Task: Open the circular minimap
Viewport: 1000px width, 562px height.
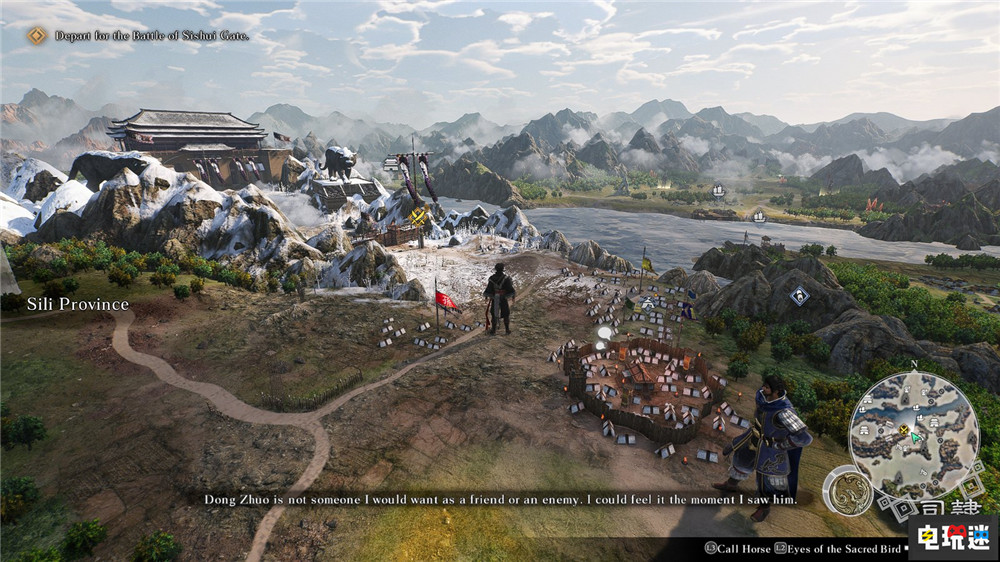Action: [914, 435]
